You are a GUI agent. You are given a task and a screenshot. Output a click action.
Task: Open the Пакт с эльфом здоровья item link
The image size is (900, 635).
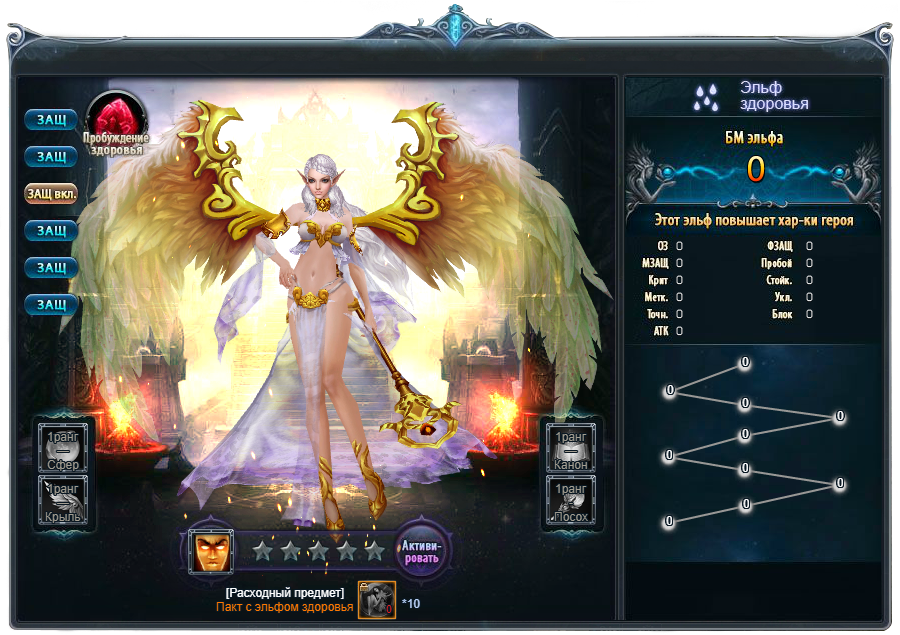285,607
